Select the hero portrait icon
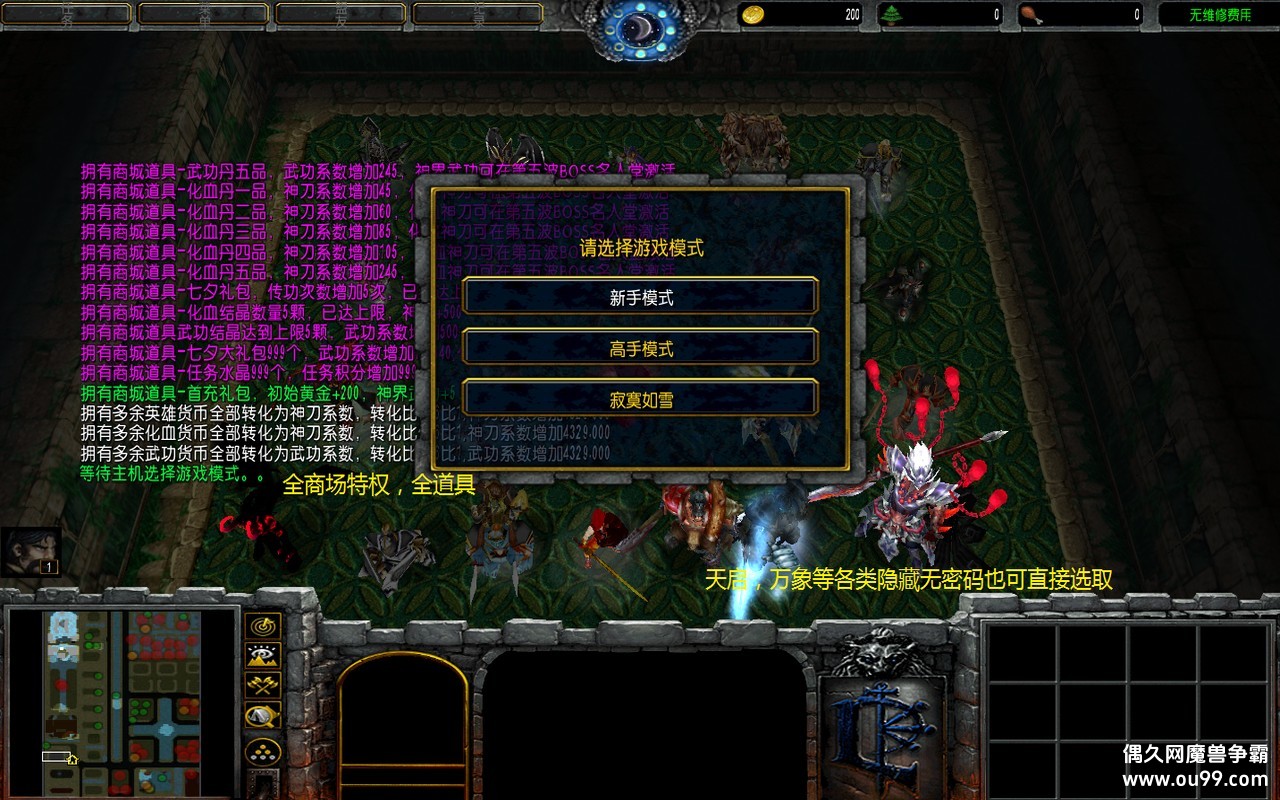This screenshot has width=1280, height=800. [30, 551]
